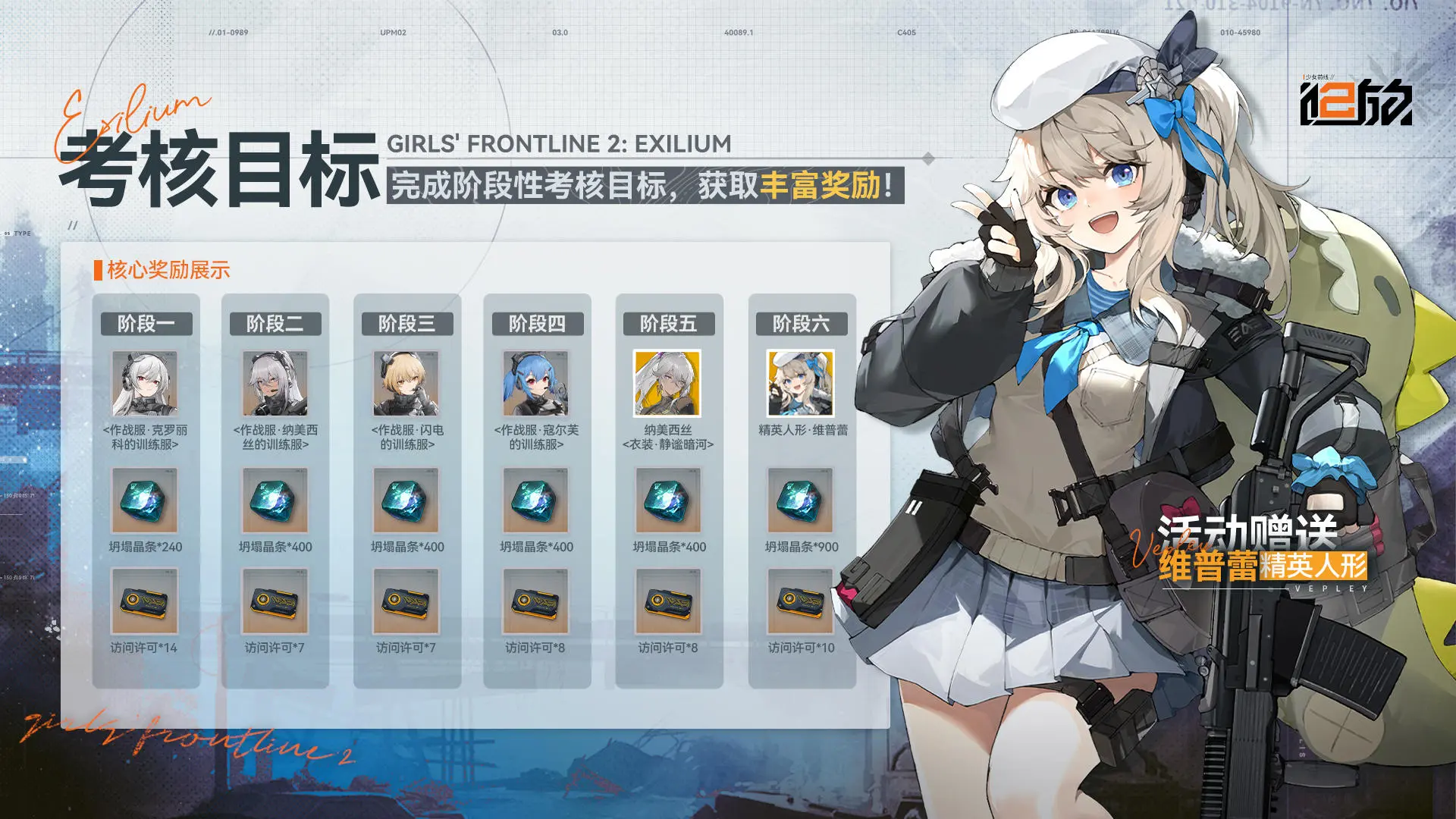Select Krolik's training outfit reward icon
Screen dimensions: 1456x819
pos(145,384)
